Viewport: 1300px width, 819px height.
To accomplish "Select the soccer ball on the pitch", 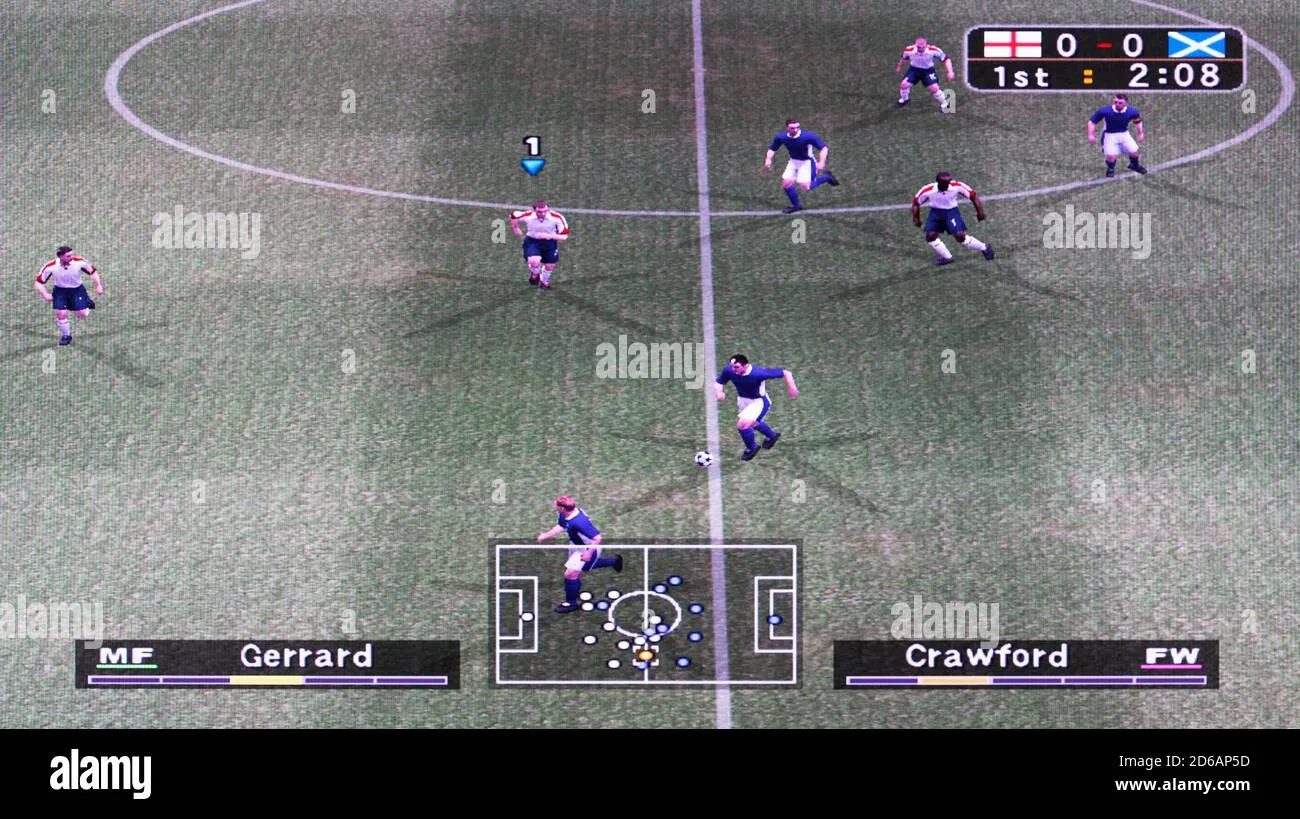I will pyautogui.click(x=703, y=459).
